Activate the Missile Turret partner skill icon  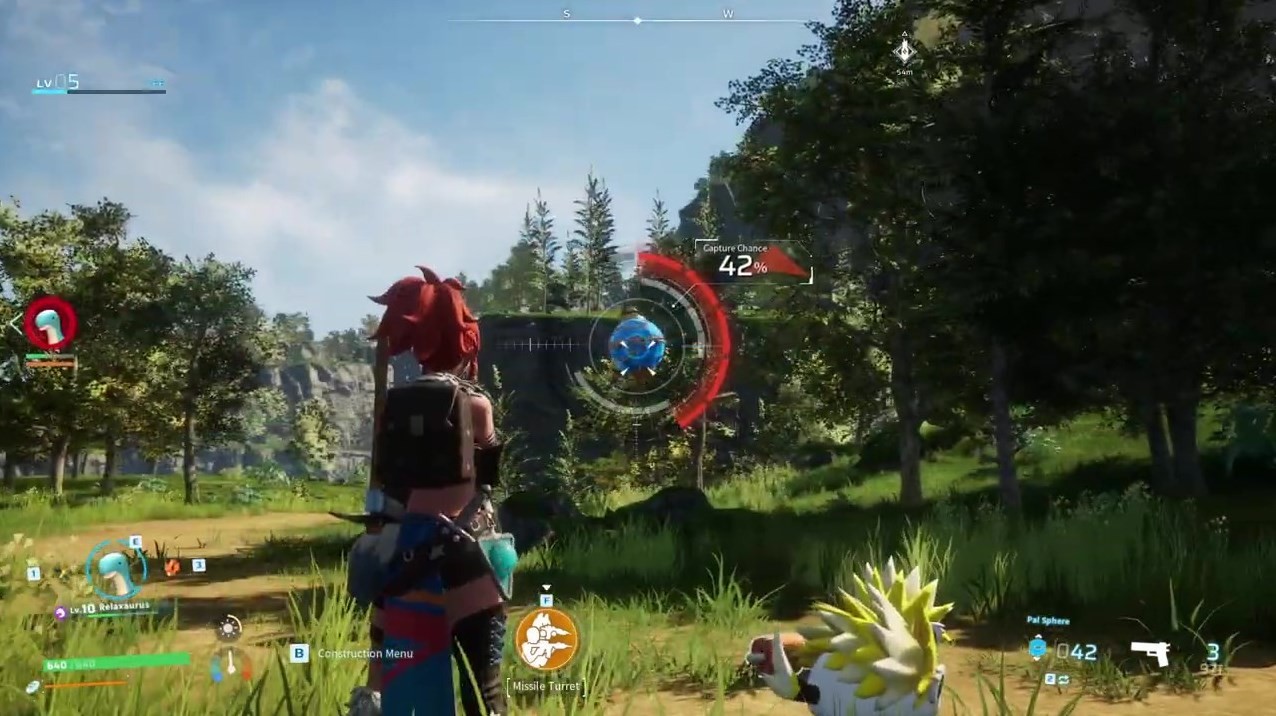coord(546,639)
